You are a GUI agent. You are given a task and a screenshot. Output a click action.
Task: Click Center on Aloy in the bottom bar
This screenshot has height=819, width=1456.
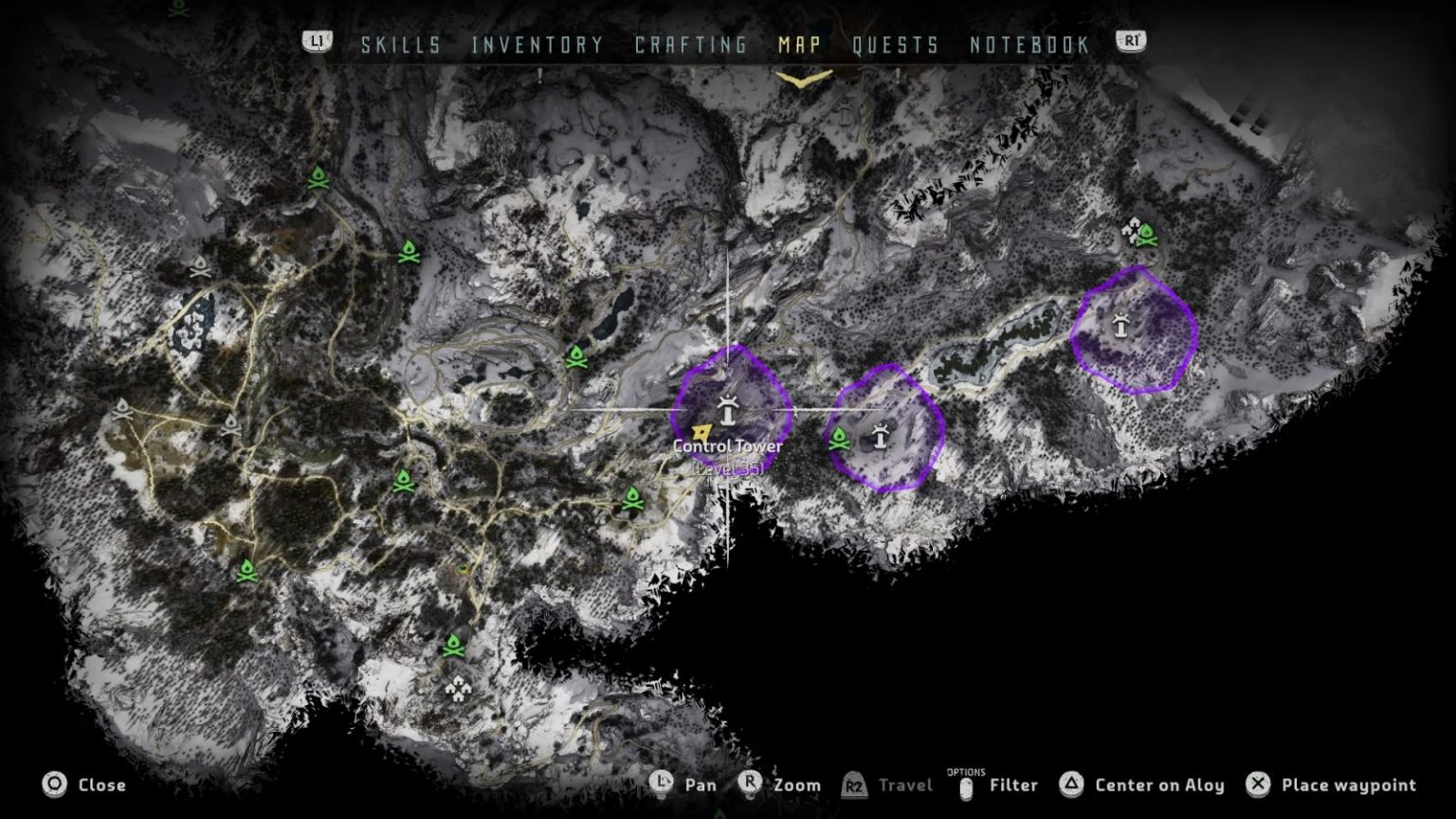1158,785
